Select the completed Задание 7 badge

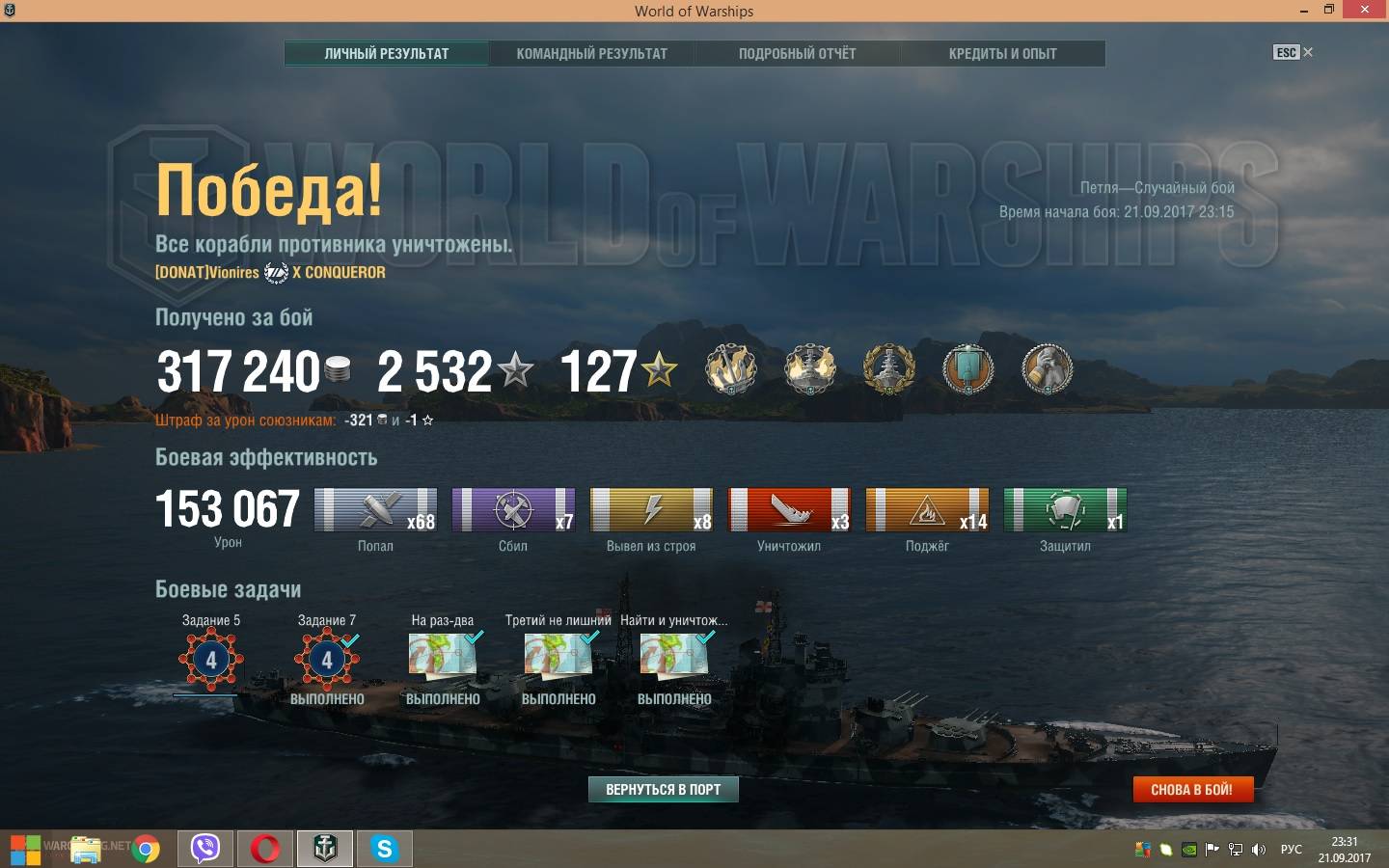pyautogui.click(x=327, y=661)
